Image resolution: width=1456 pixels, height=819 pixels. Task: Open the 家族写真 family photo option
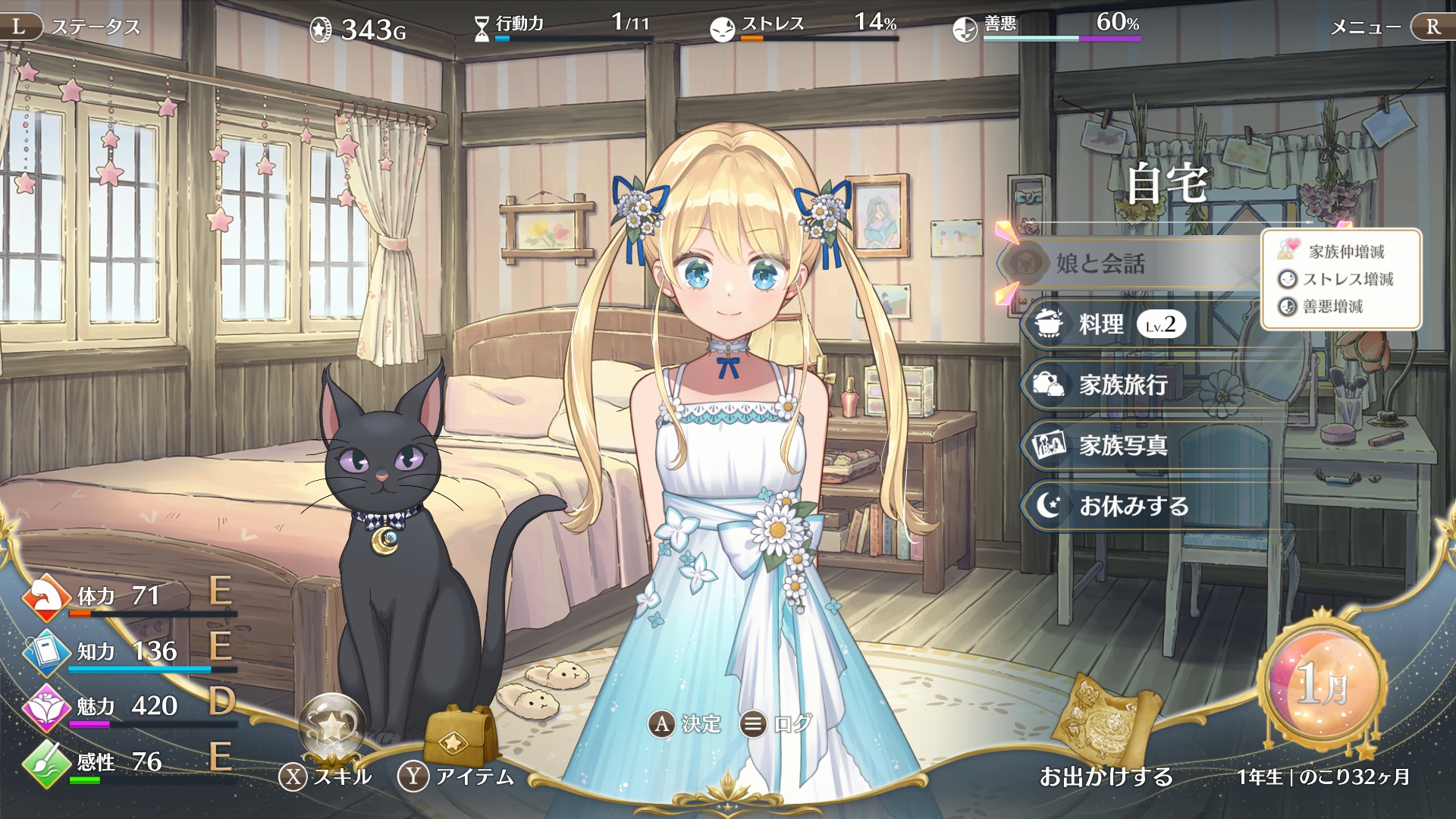click(1122, 446)
